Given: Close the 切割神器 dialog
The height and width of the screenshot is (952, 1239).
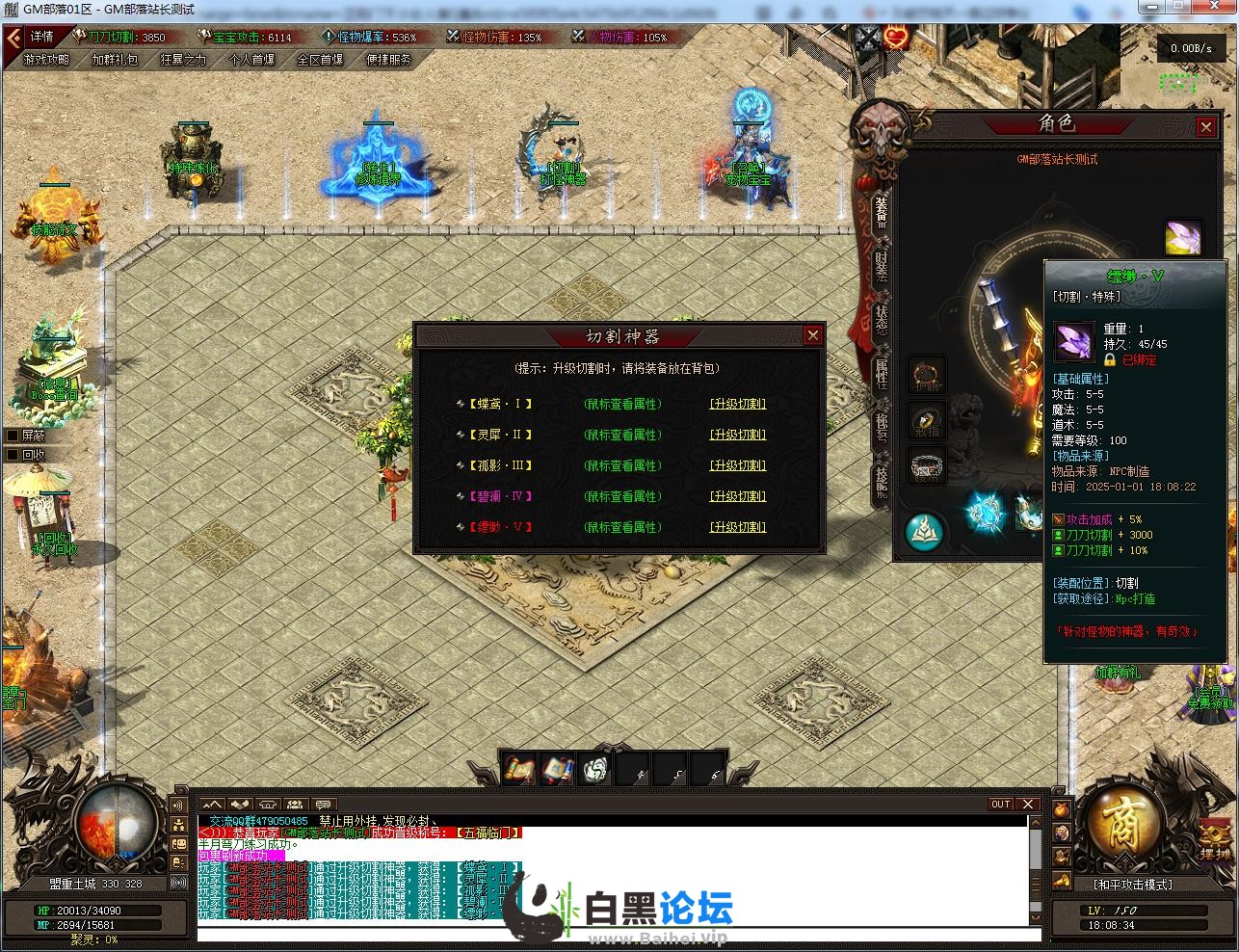Looking at the screenshot, I should coord(813,335).
